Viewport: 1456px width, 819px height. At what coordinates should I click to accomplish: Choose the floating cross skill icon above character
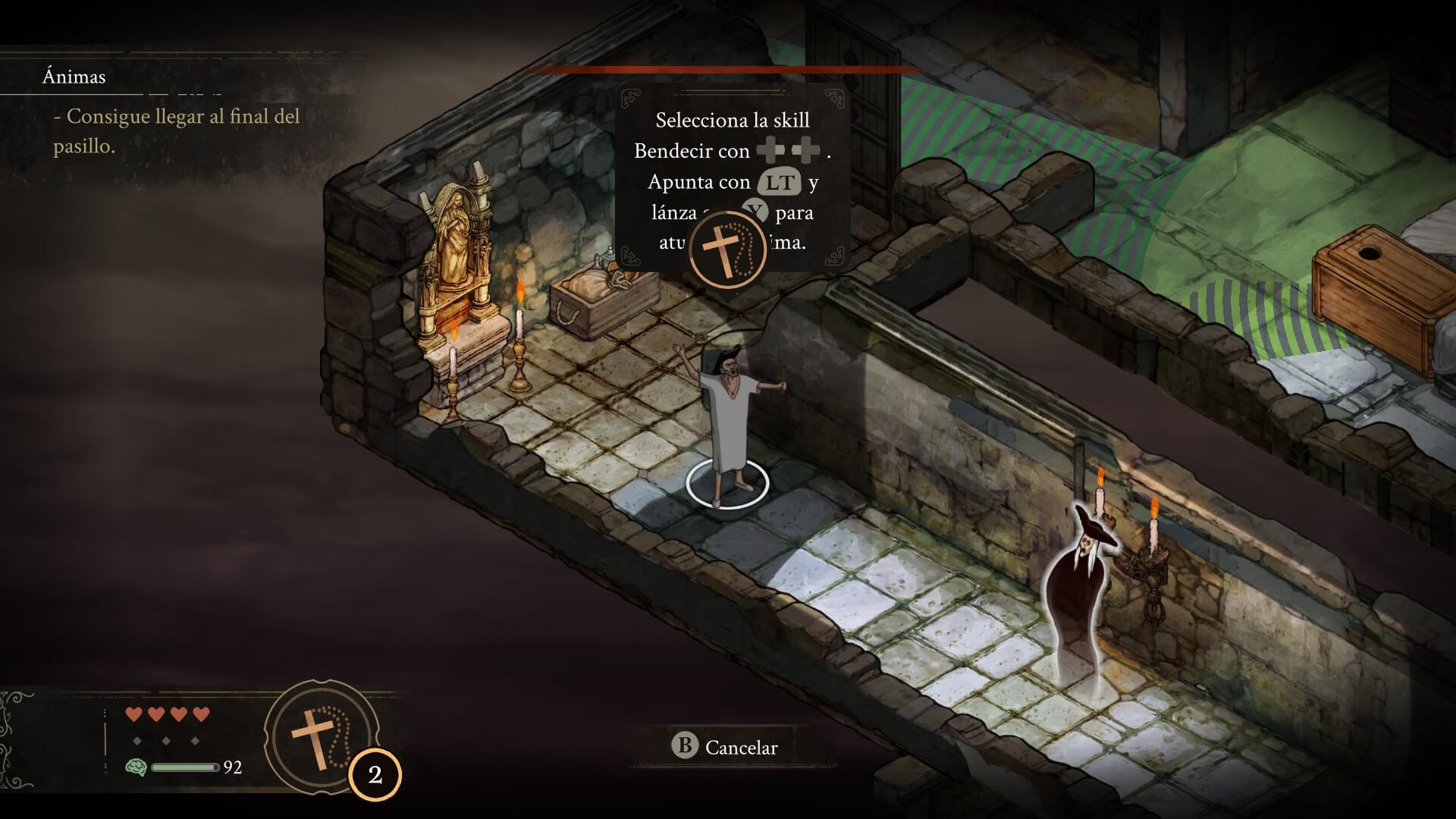pos(728,249)
